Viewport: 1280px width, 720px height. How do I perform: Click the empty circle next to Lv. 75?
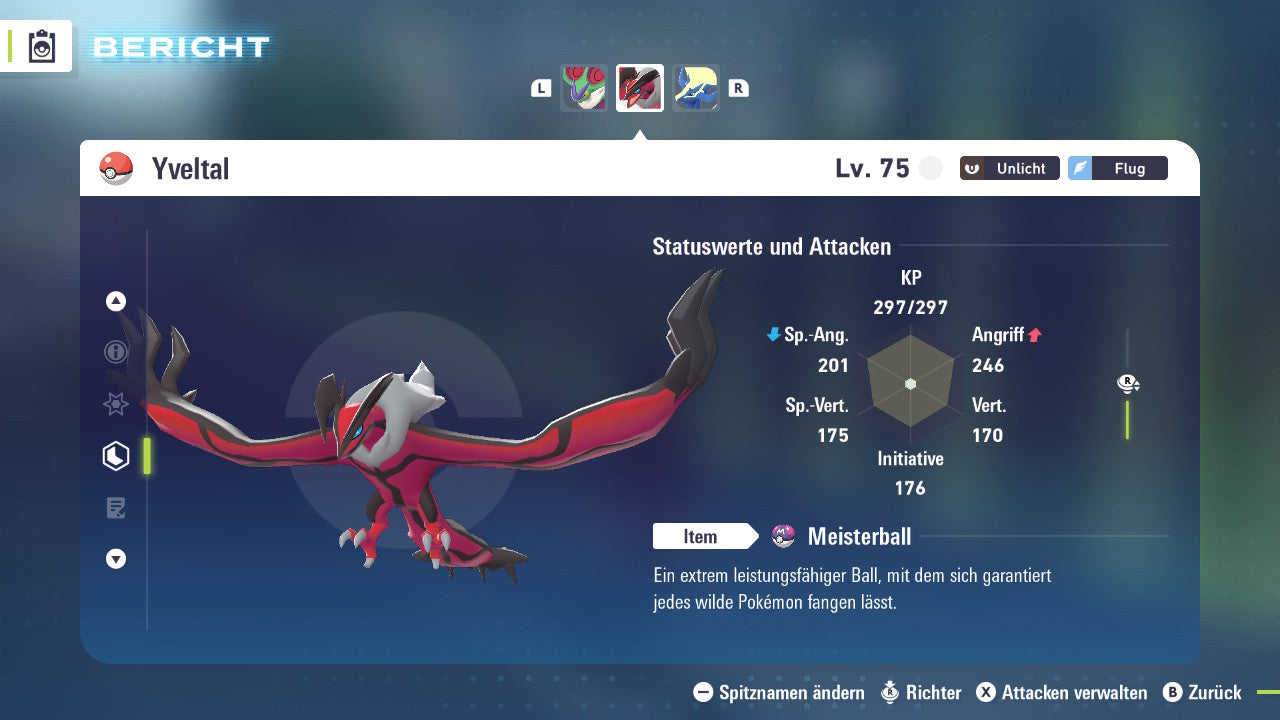pyautogui.click(x=930, y=168)
